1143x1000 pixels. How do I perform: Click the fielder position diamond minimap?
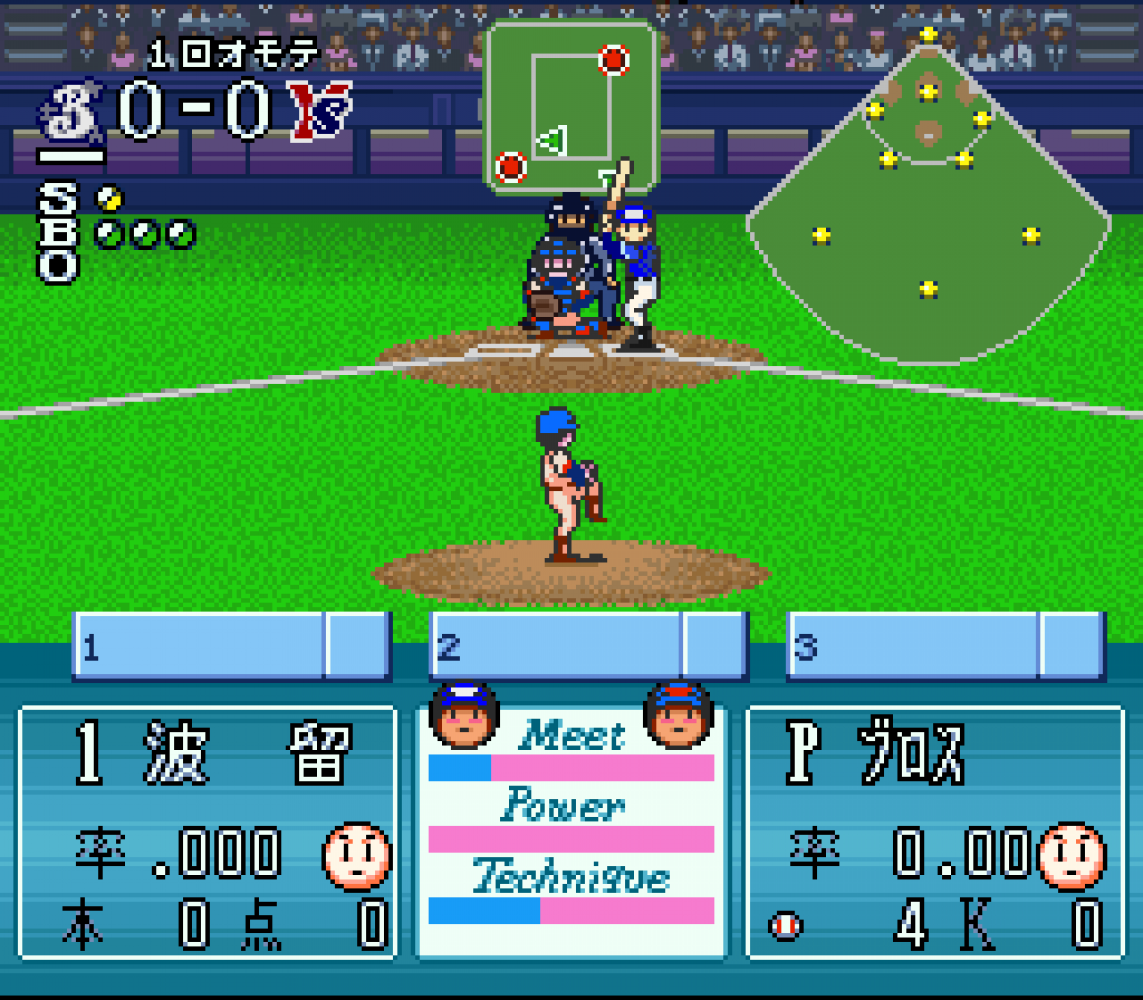(928, 195)
